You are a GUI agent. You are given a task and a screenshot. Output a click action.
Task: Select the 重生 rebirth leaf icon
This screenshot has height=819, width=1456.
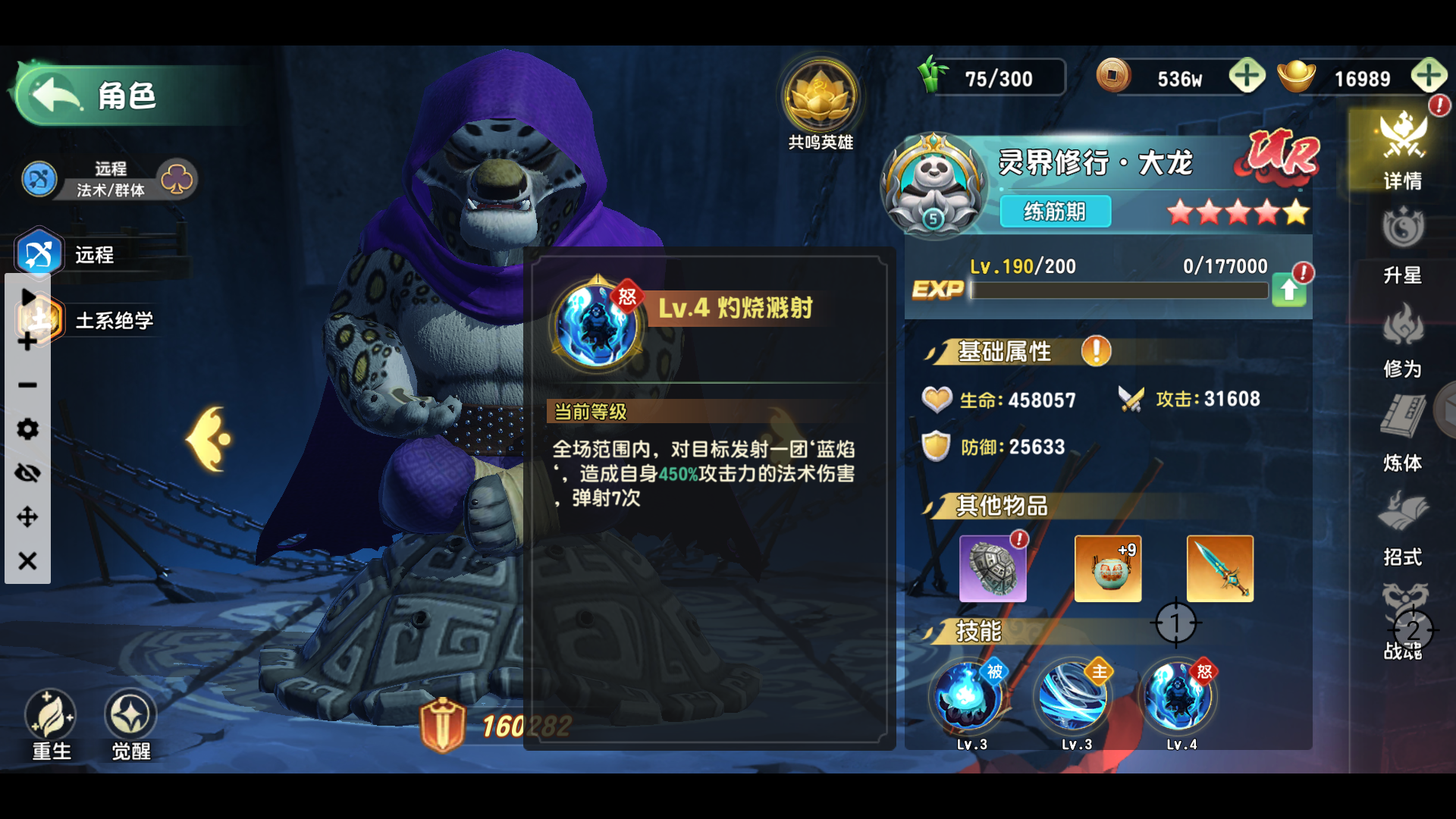tap(50, 714)
